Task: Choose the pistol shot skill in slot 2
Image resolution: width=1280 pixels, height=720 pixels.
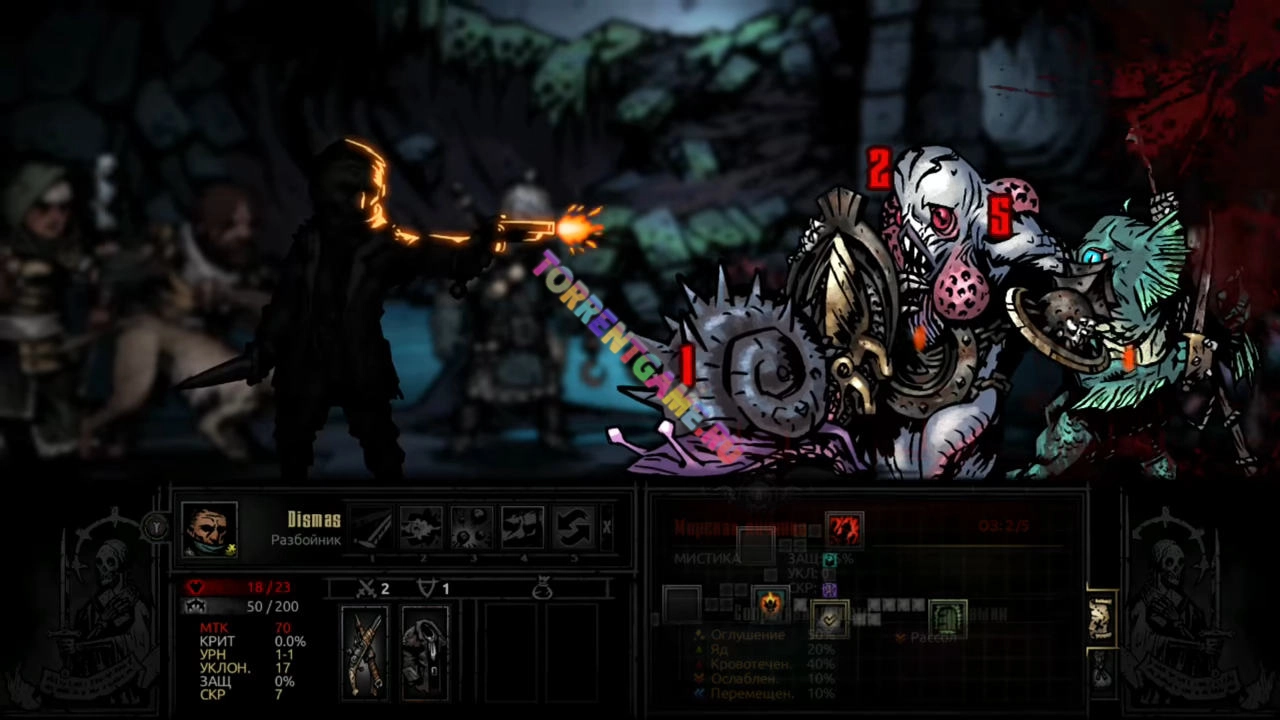Action: [422, 527]
